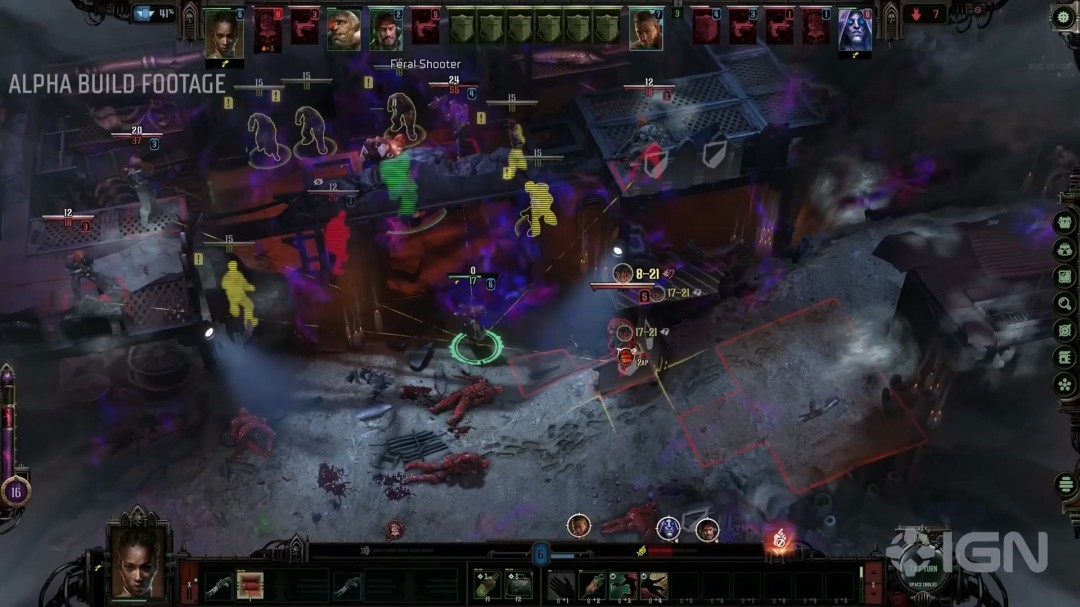
Task: Choose the dark-haired woman's turn order portrait
Action: (223, 30)
